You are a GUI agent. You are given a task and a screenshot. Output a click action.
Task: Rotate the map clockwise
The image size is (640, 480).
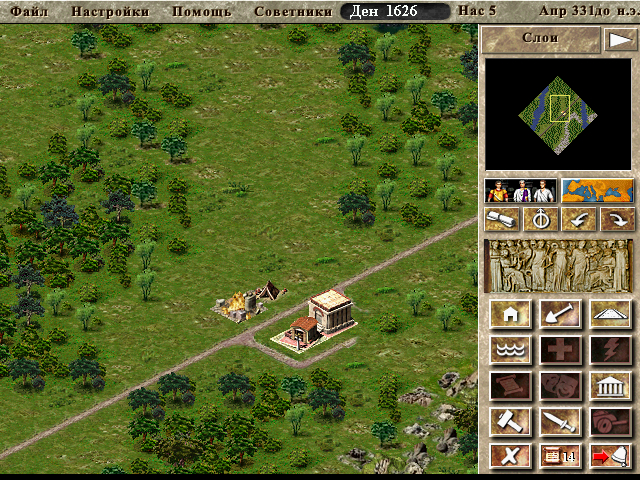pos(615,219)
